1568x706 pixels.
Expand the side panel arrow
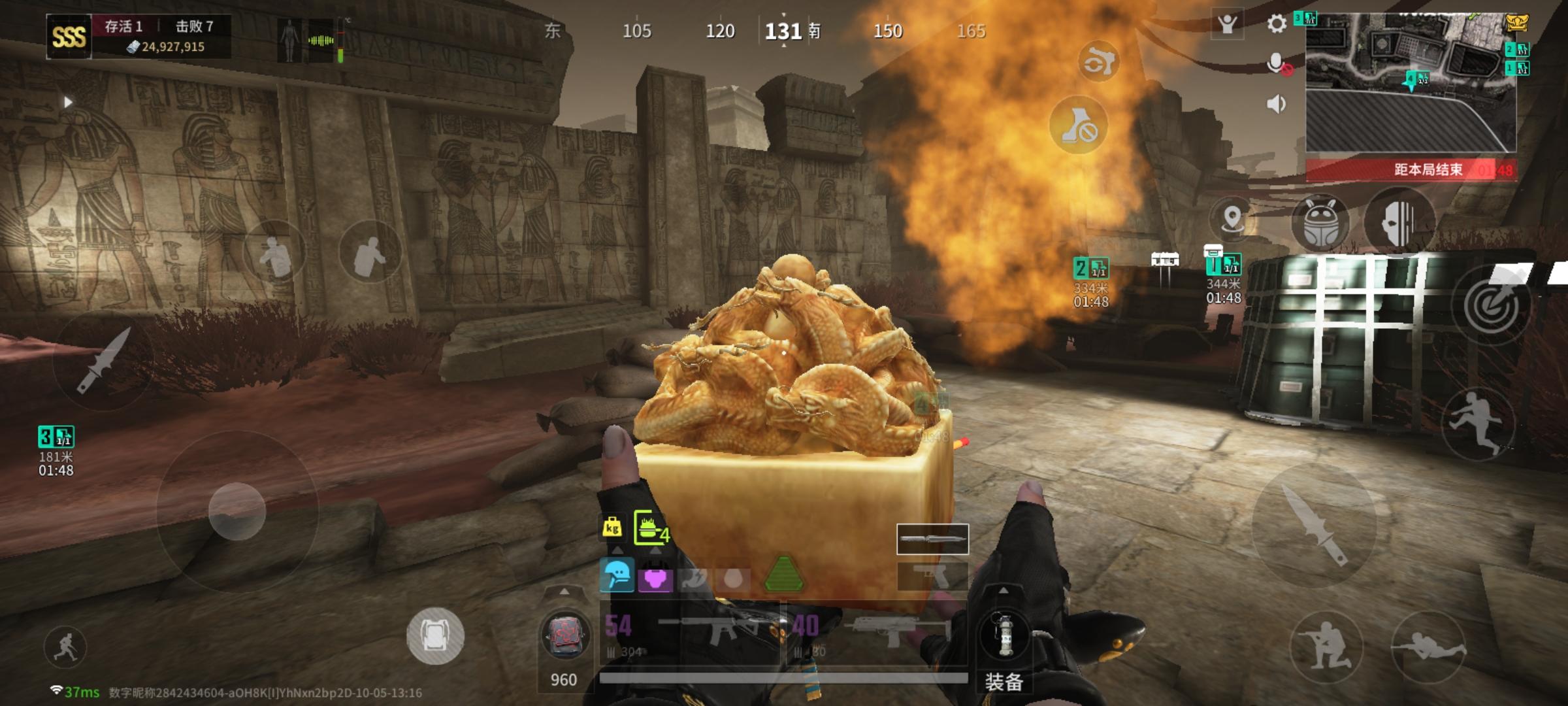67,102
